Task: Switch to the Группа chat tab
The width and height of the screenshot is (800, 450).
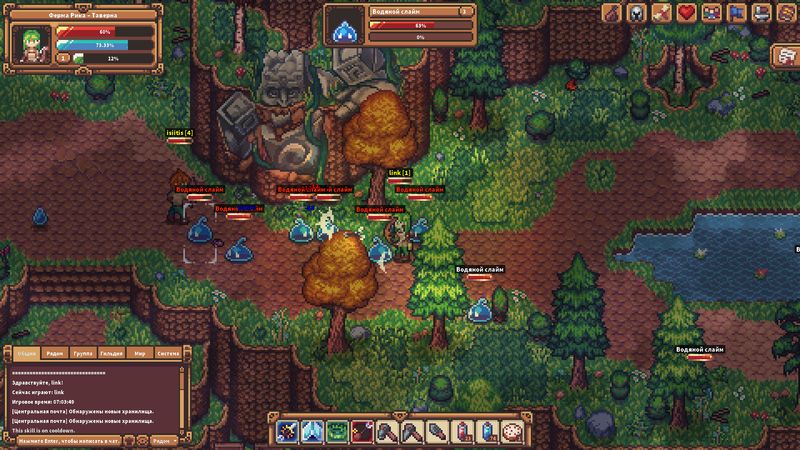Action: (x=84, y=353)
